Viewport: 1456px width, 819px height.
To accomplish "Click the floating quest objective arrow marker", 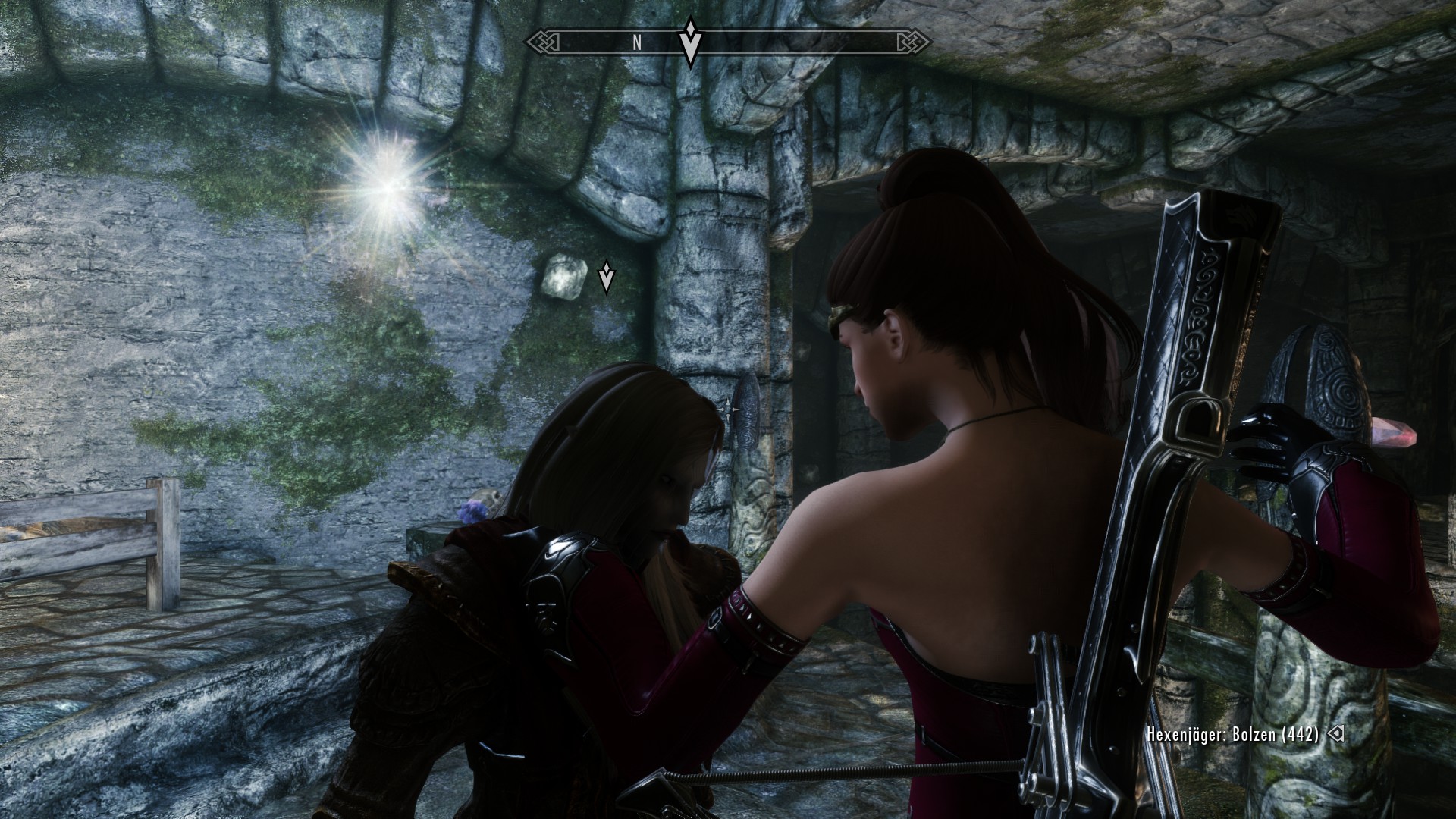I will click(x=606, y=278).
